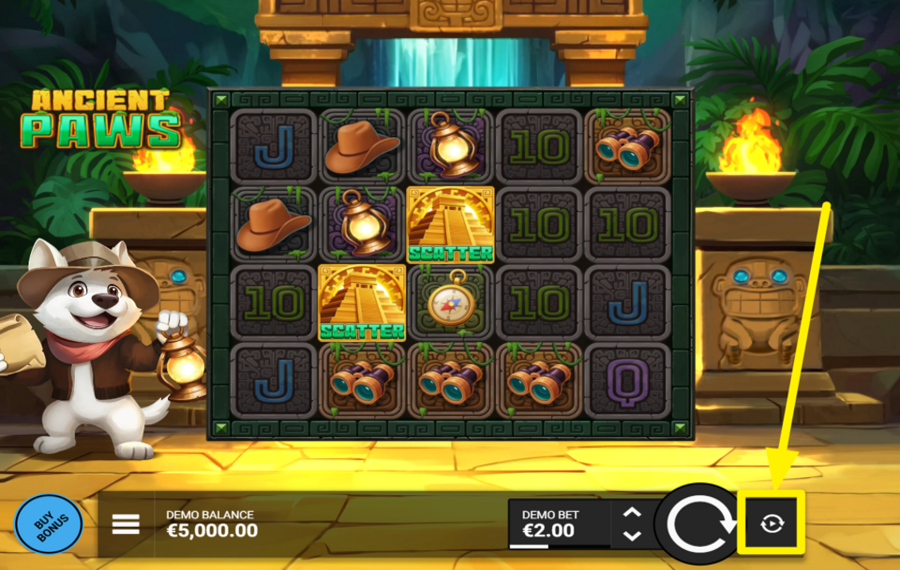Image resolution: width=900 pixels, height=570 pixels.
Task: Open the Buy Bonus feature
Action: coord(48,524)
